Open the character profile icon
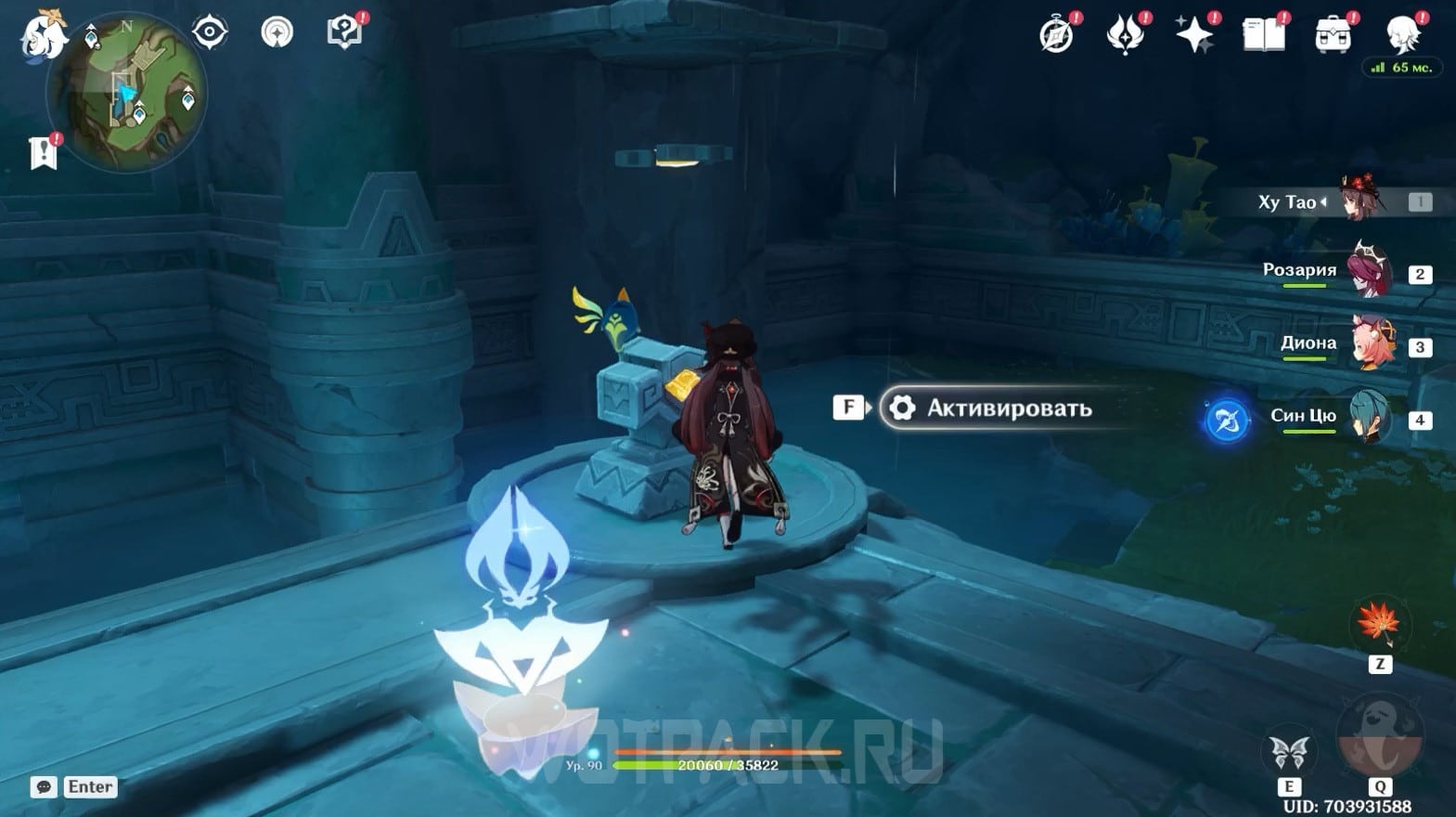The image size is (1456, 817). [x=1401, y=35]
